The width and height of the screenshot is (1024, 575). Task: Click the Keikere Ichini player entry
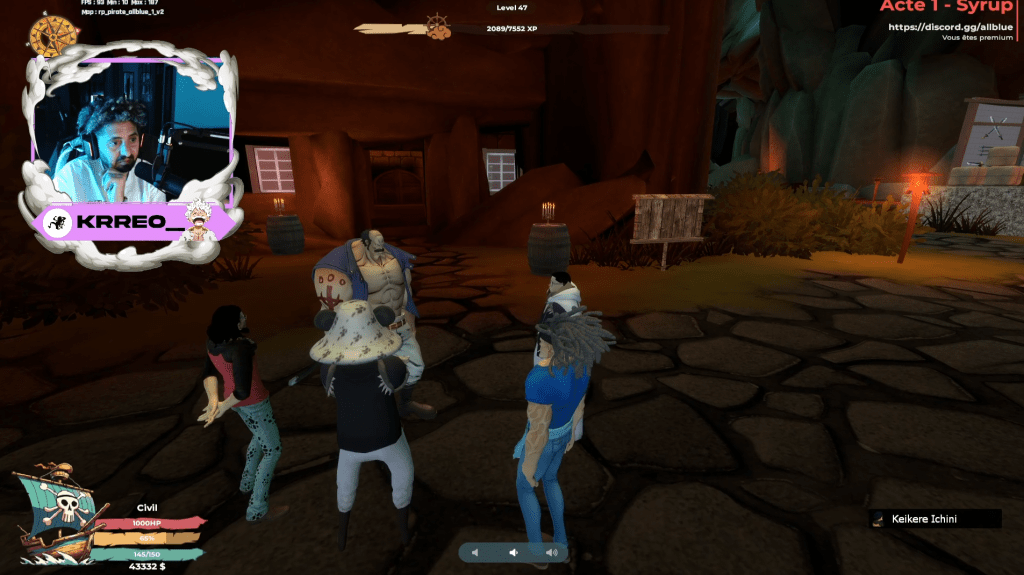pyautogui.click(x=934, y=518)
